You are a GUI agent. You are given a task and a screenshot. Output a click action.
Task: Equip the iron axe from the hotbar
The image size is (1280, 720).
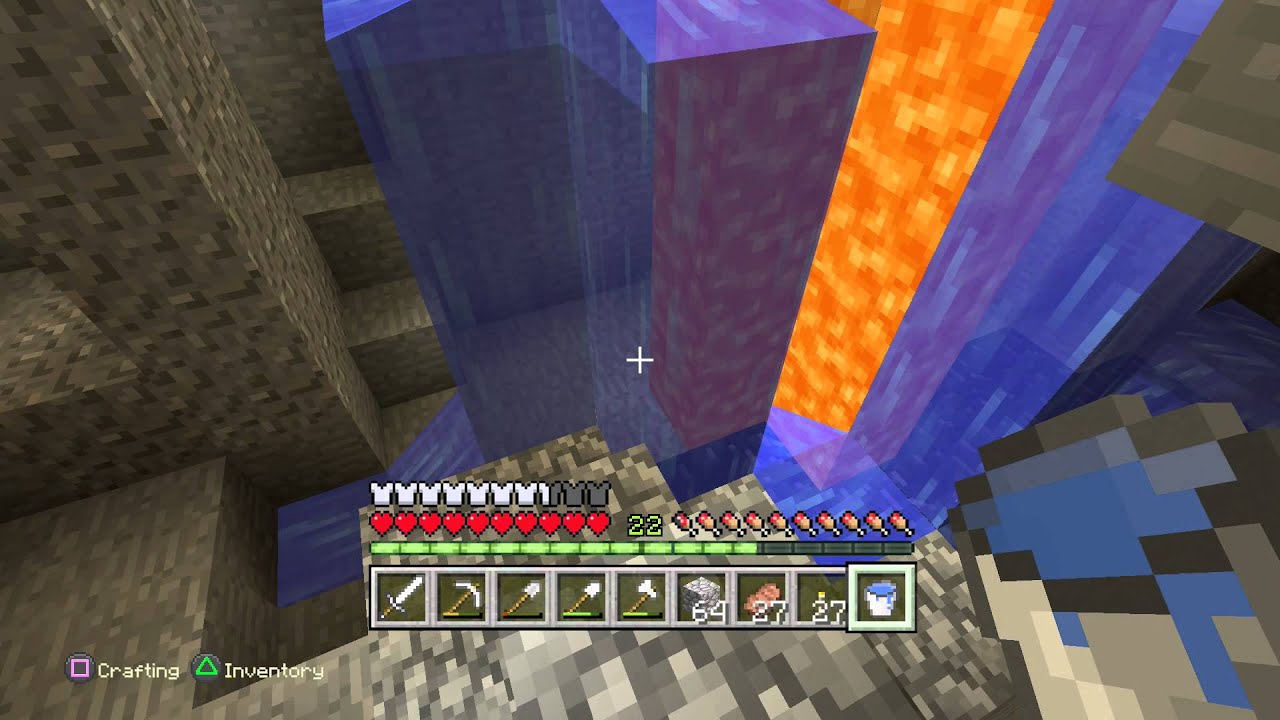click(641, 599)
